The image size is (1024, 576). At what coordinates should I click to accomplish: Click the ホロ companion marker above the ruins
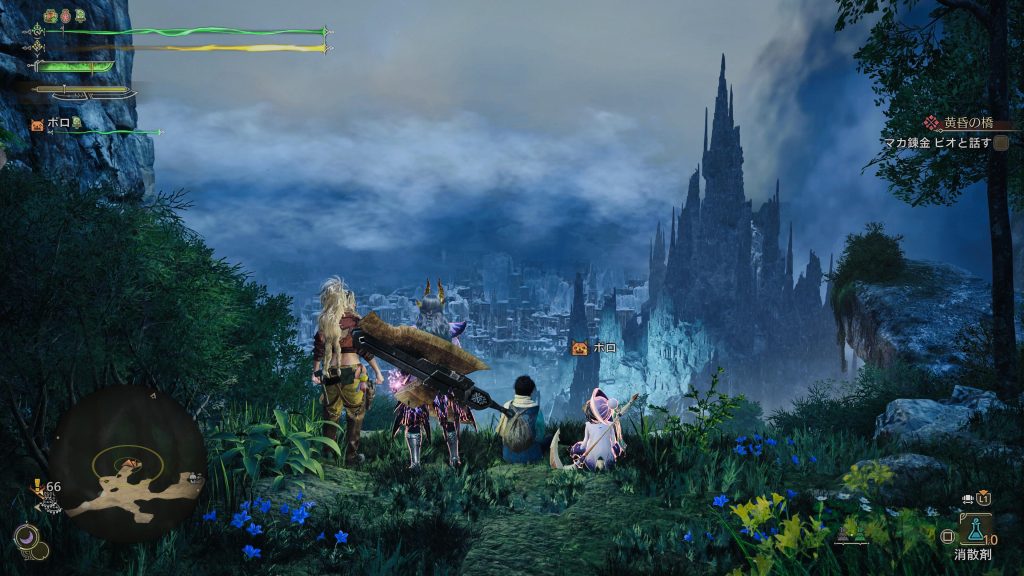click(x=579, y=348)
